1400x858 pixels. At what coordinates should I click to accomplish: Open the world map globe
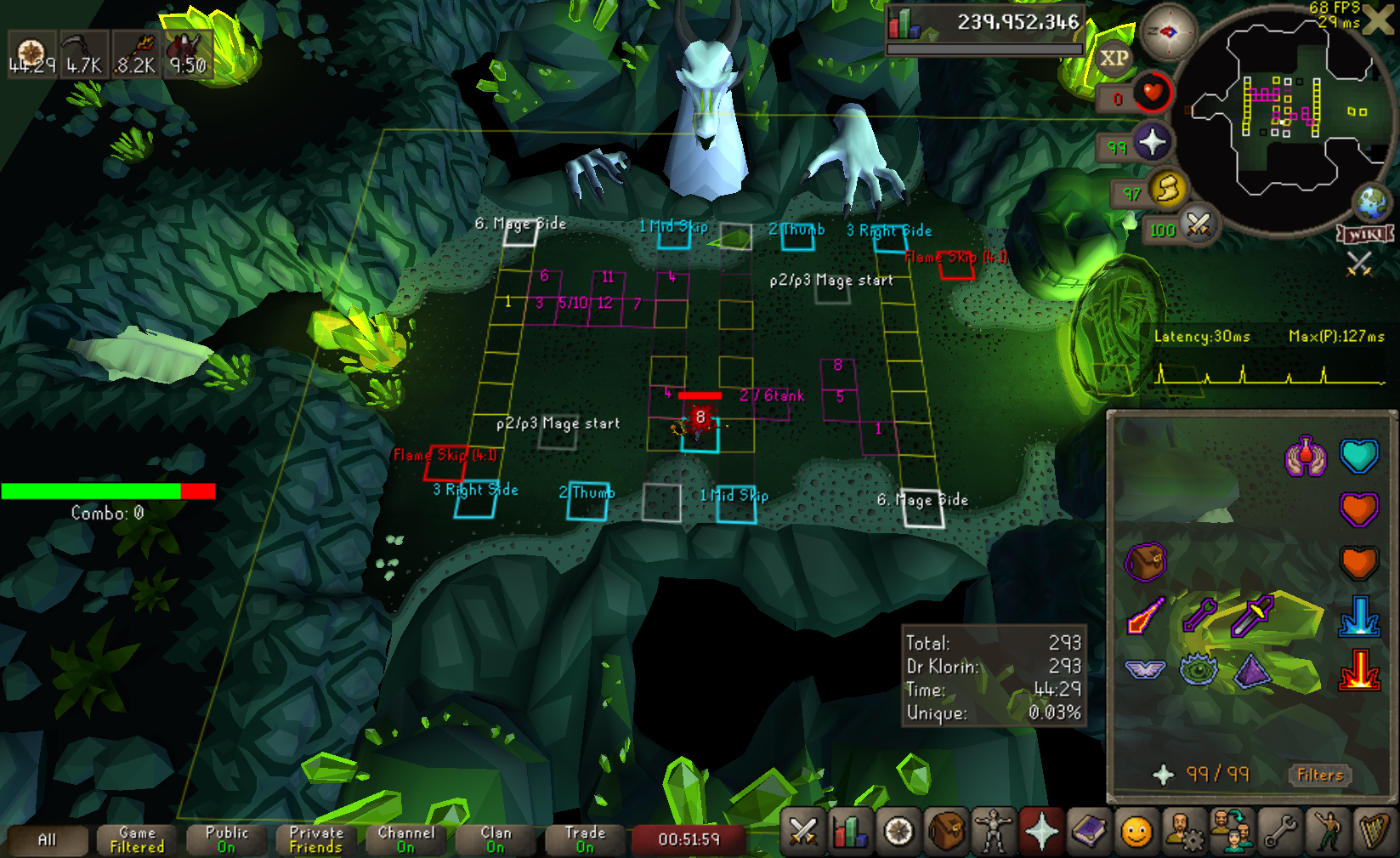coord(1371,202)
